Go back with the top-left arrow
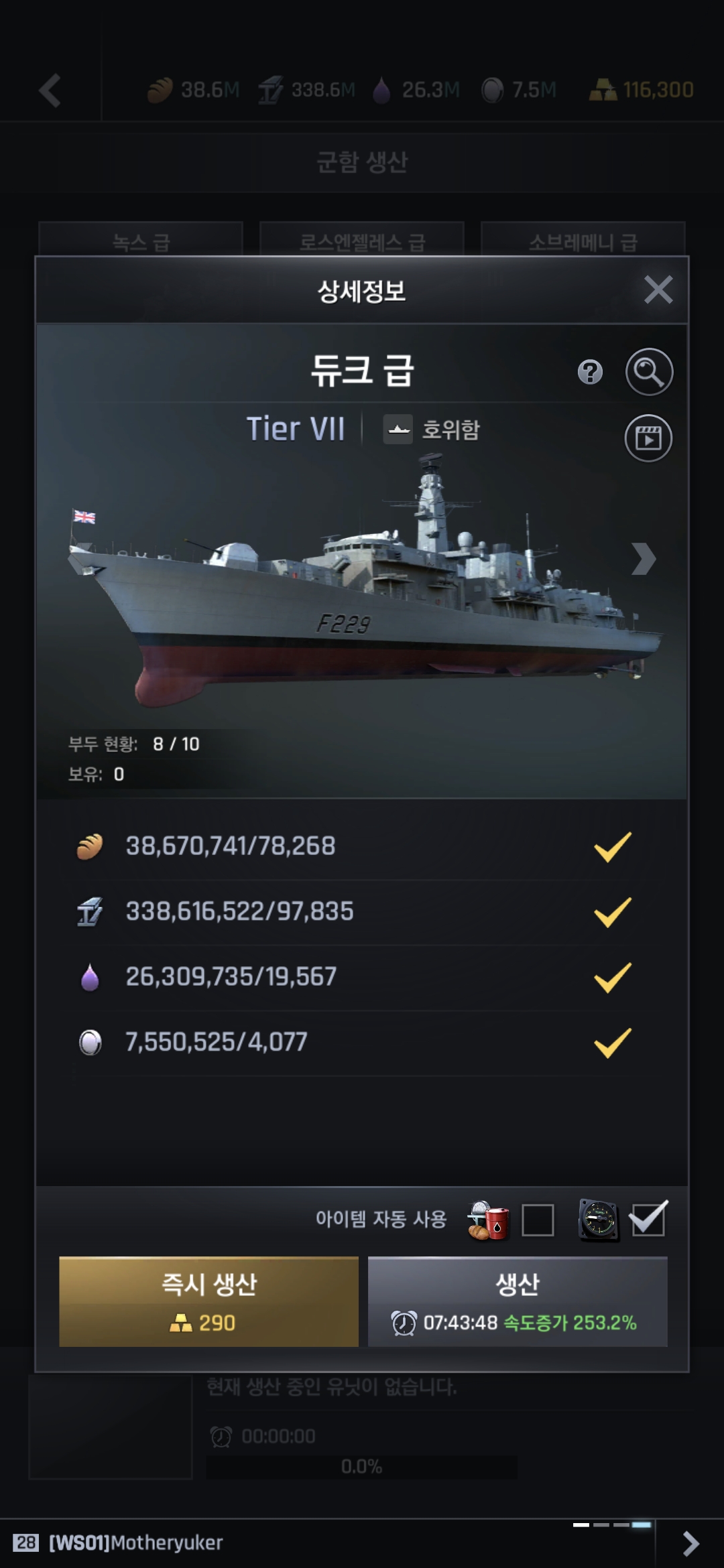Viewport: 724px width, 1568px height. tap(50, 90)
